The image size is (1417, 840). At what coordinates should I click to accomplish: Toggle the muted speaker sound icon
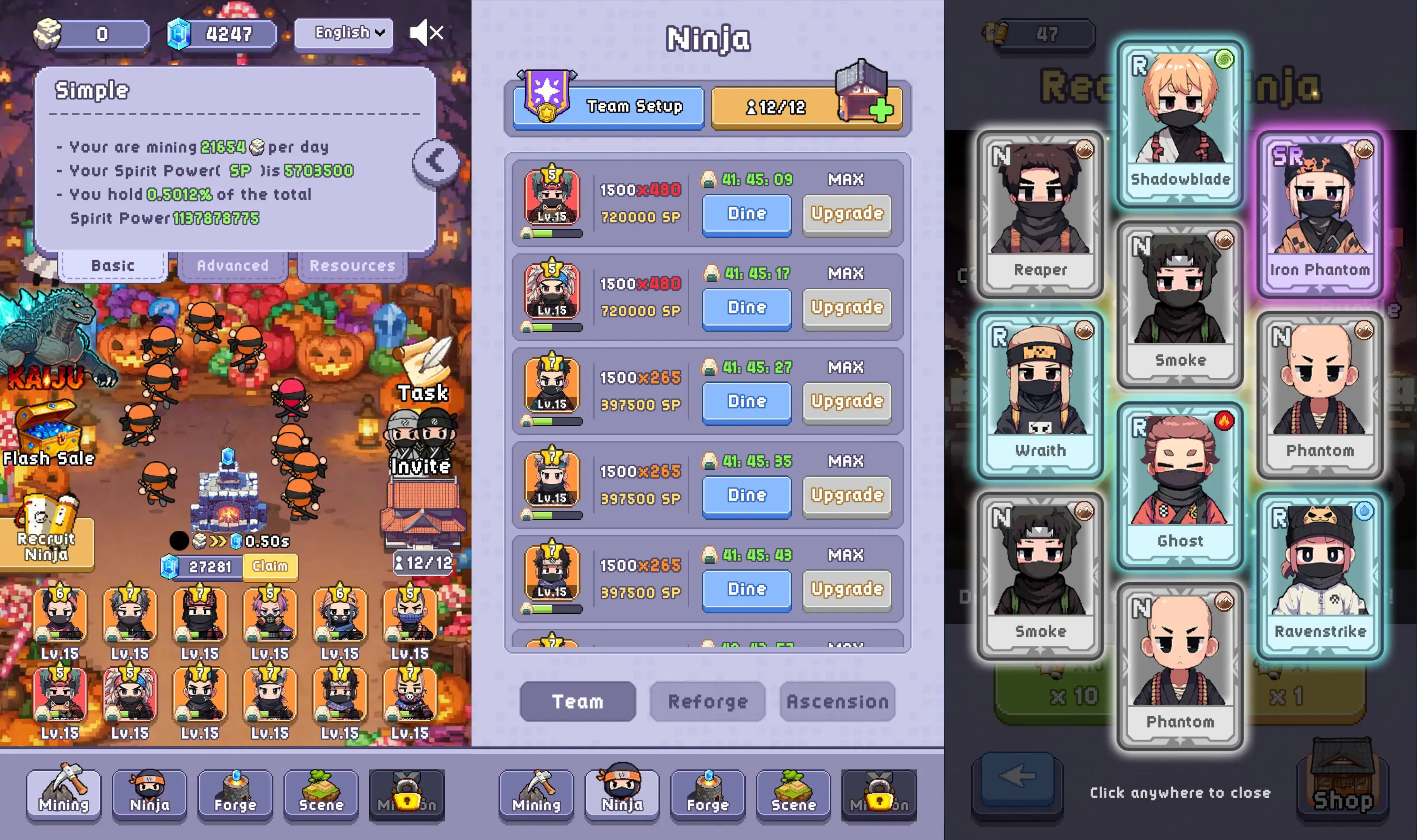tap(426, 33)
